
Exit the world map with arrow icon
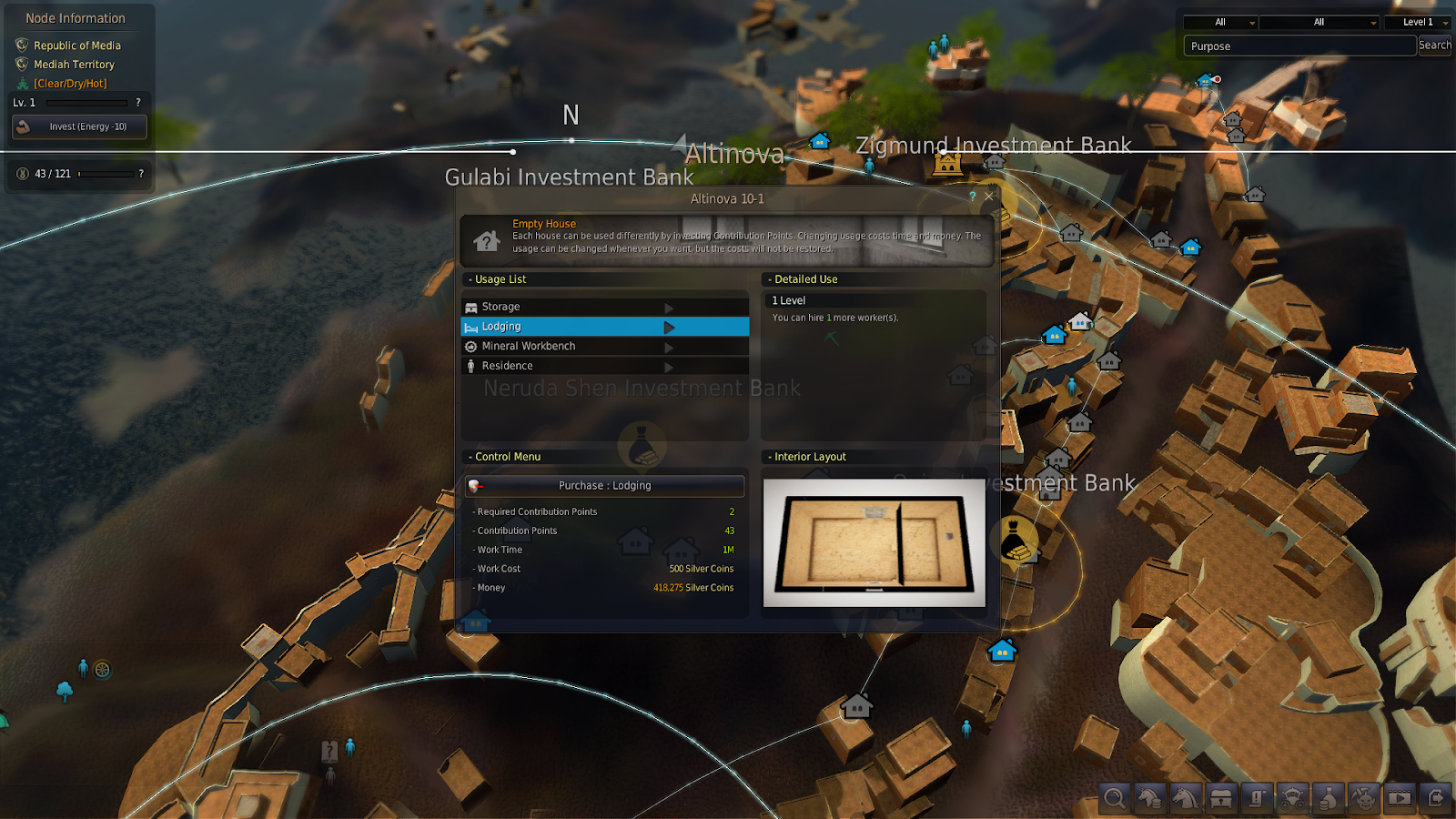coord(1435,798)
